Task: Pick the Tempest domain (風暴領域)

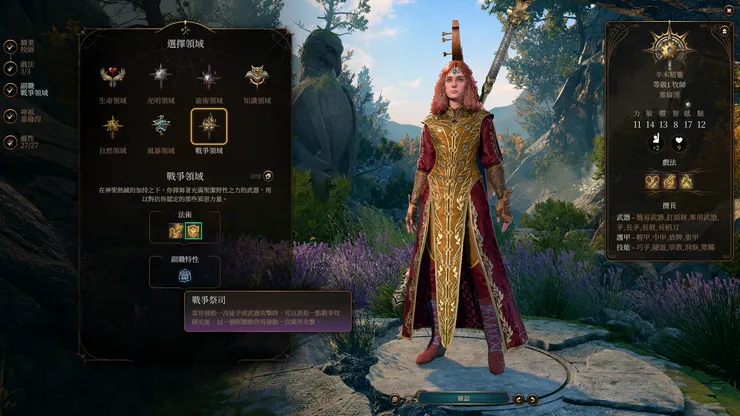Action: (x=161, y=127)
